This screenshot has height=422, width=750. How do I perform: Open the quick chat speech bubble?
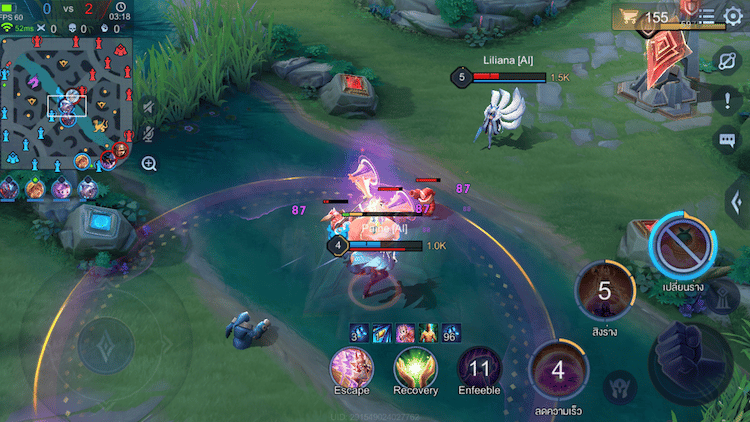(727, 141)
